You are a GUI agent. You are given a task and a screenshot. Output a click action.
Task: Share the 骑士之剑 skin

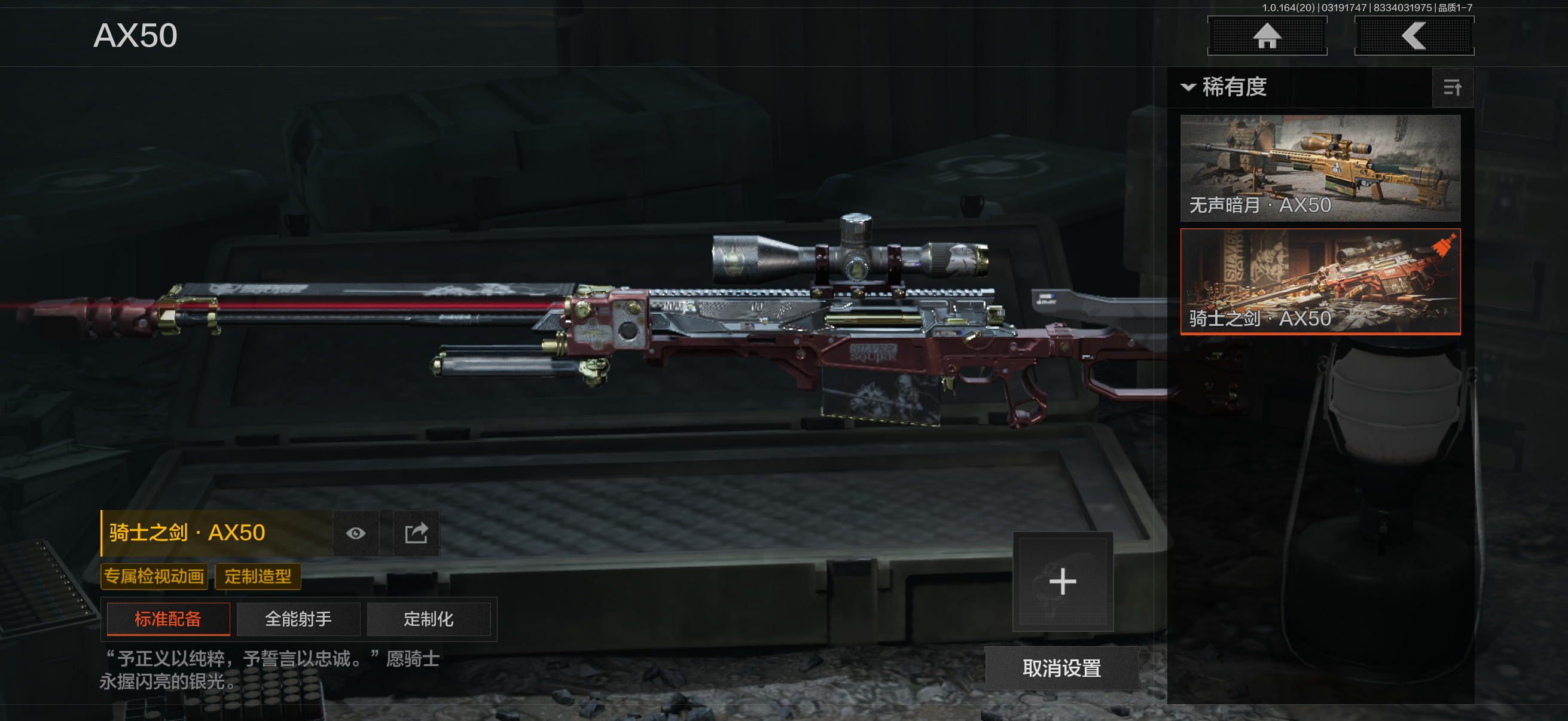(x=416, y=533)
